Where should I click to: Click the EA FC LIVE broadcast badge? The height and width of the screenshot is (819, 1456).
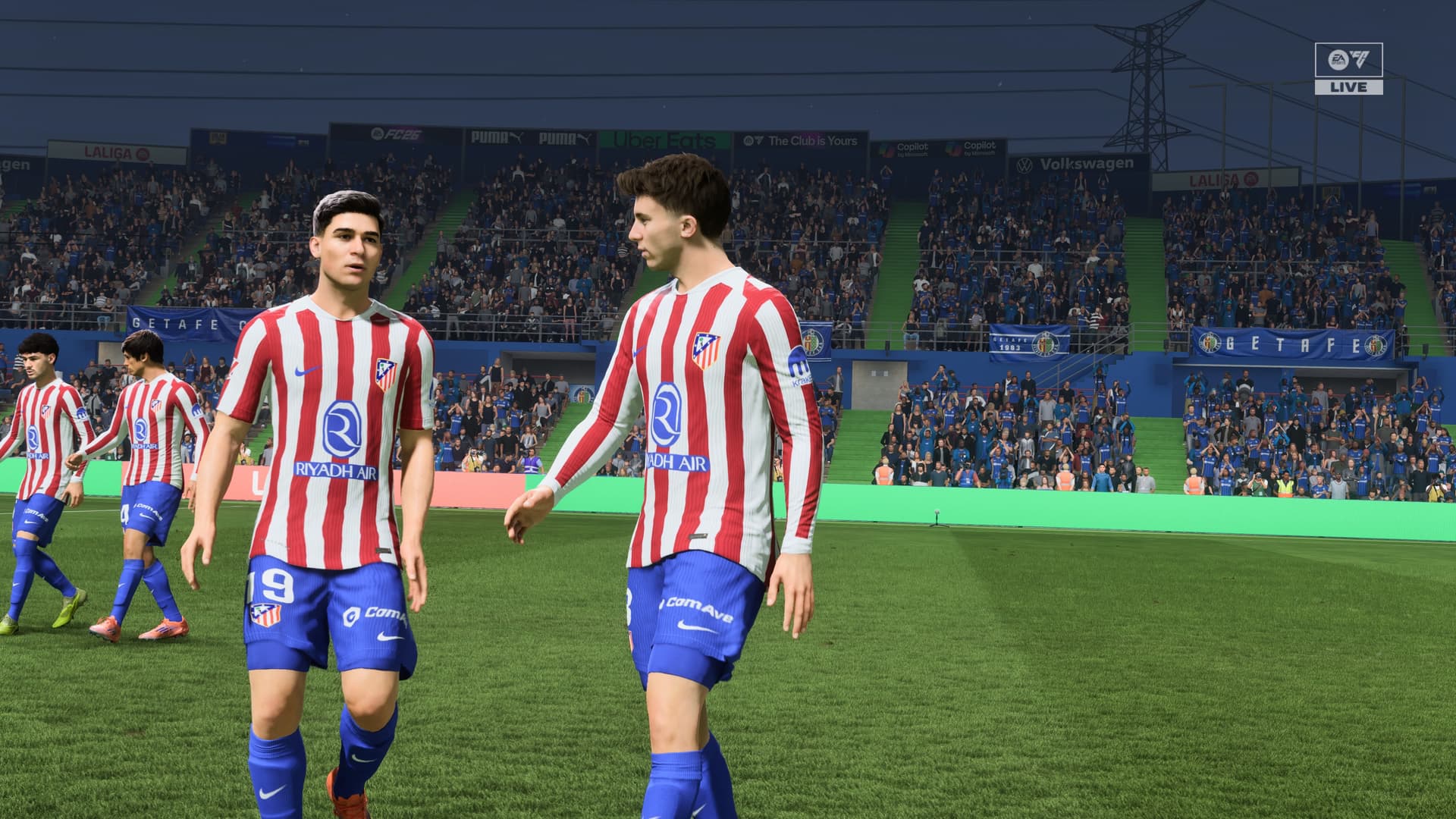1348,69
